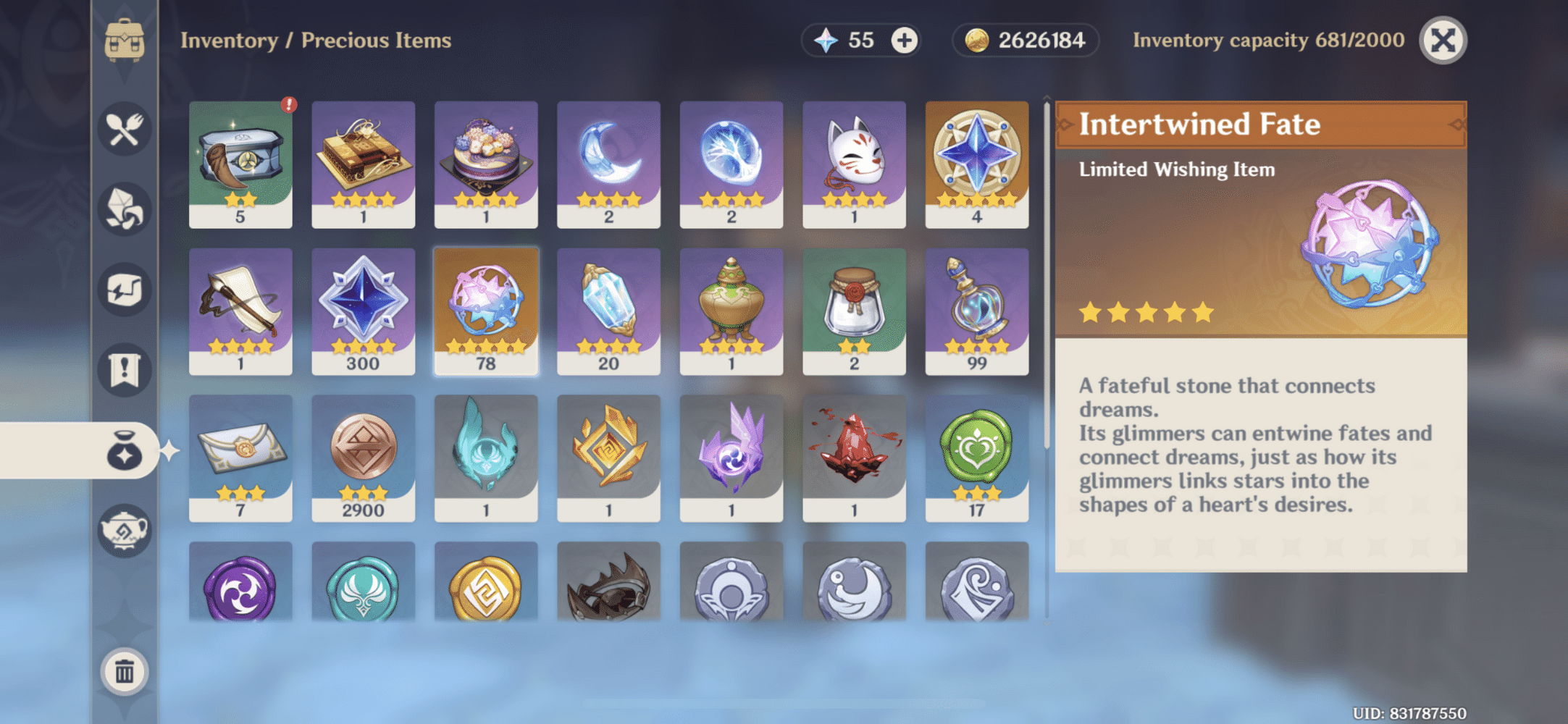The image size is (1568, 724).
Task: Select the fox mask precious item
Action: point(855,163)
